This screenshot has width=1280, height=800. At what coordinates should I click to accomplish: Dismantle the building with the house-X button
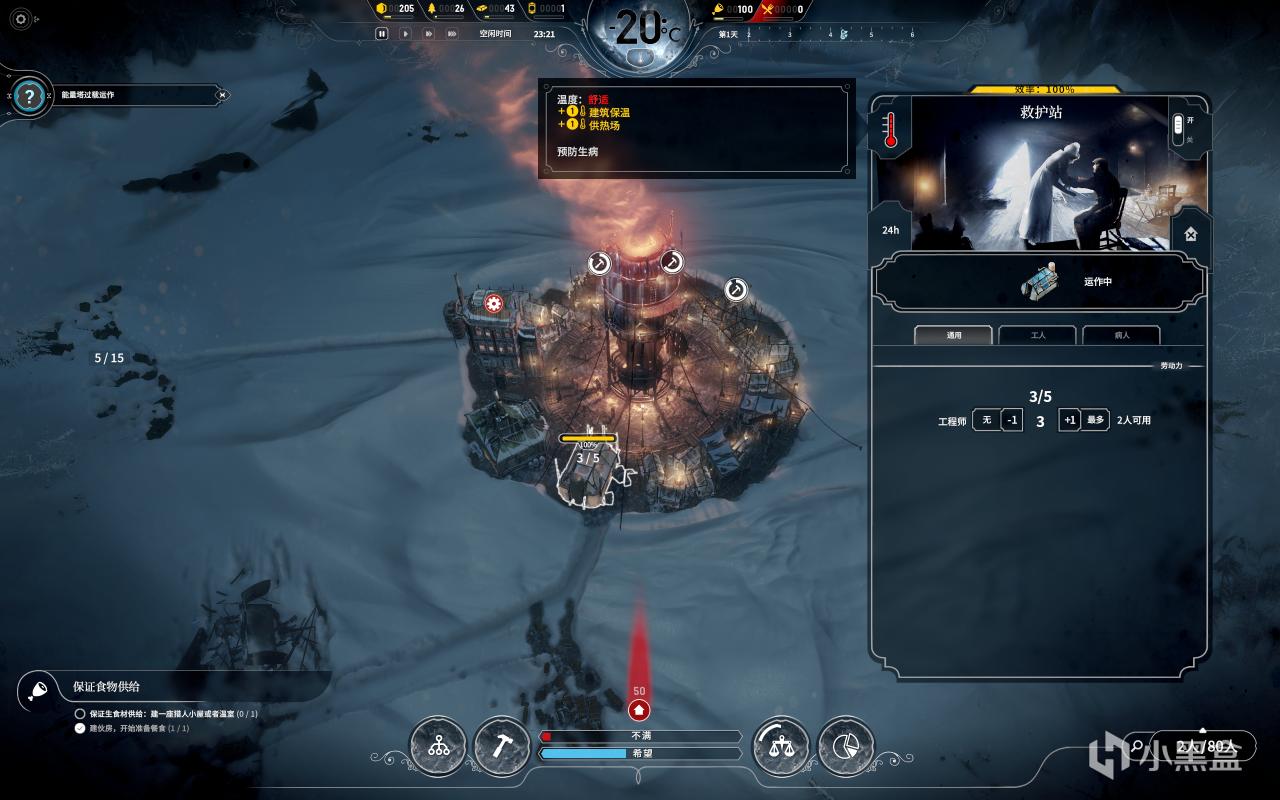coord(1191,234)
